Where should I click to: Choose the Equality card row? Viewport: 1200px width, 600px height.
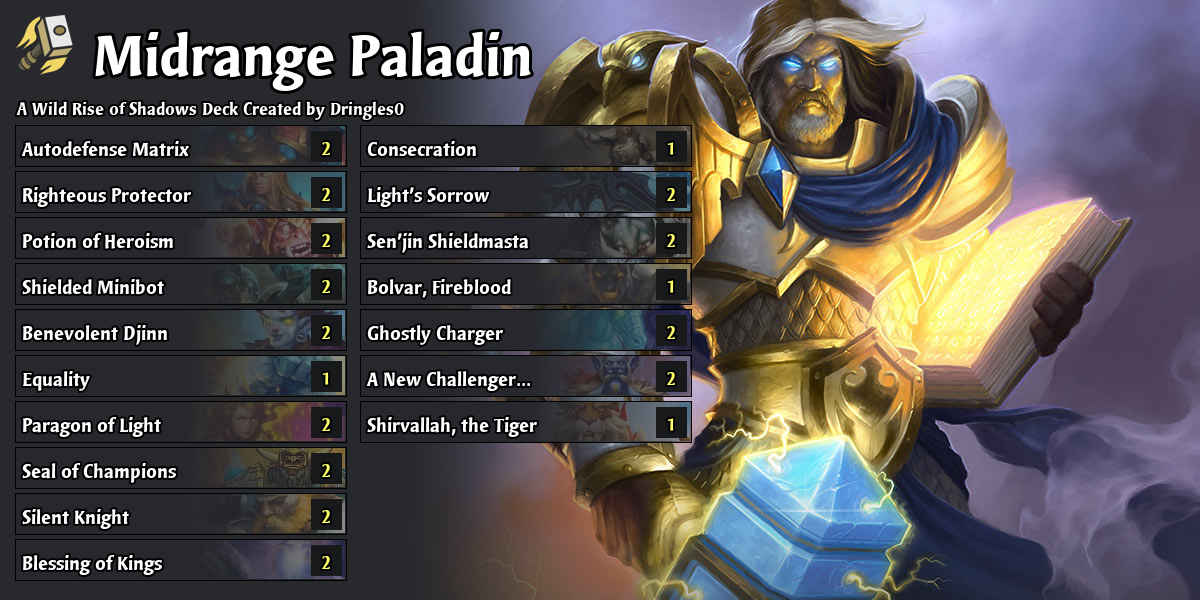(x=181, y=380)
